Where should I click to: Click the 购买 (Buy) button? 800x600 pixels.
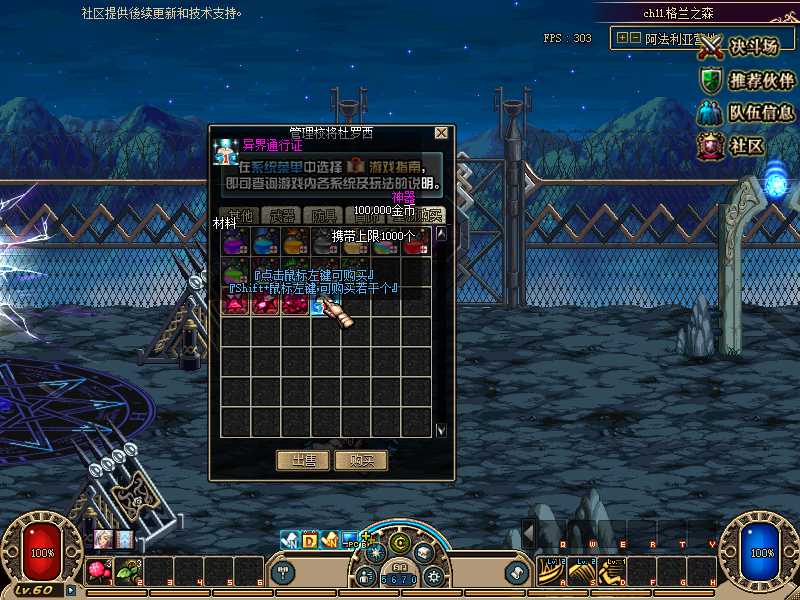point(362,461)
